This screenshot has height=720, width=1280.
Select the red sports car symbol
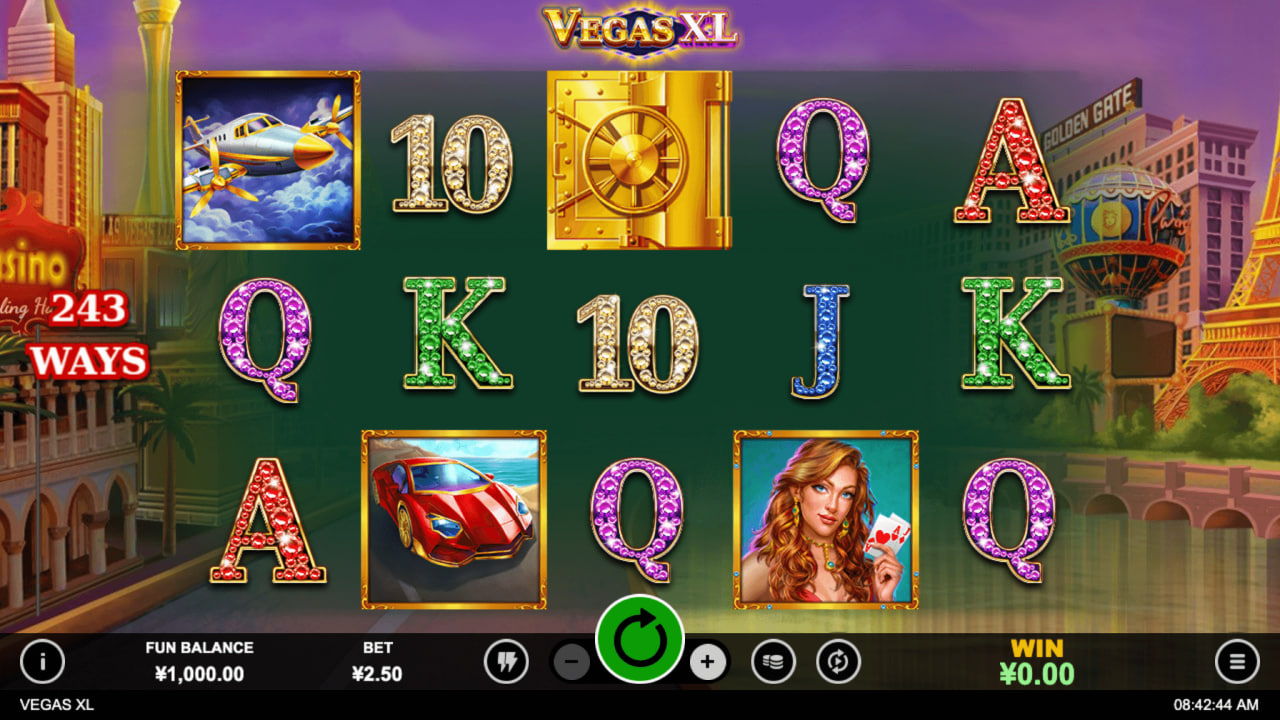click(x=452, y=520)
